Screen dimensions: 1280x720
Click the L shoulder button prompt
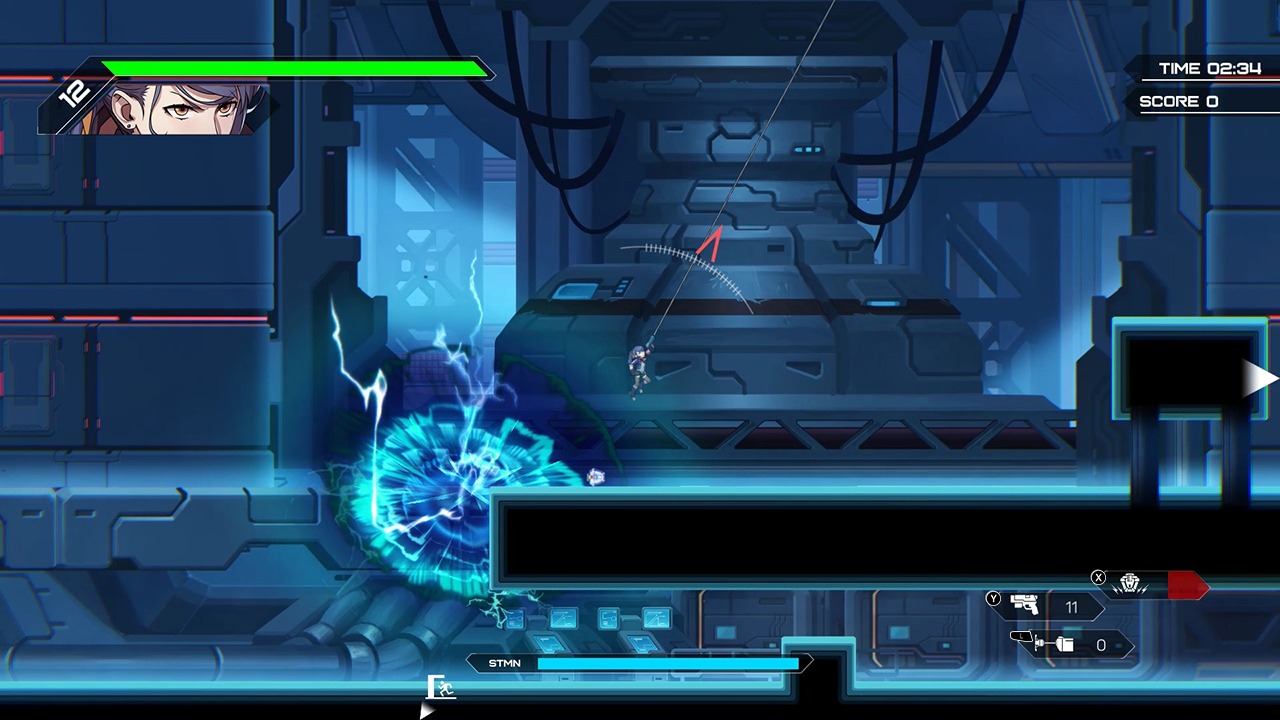1022,637
